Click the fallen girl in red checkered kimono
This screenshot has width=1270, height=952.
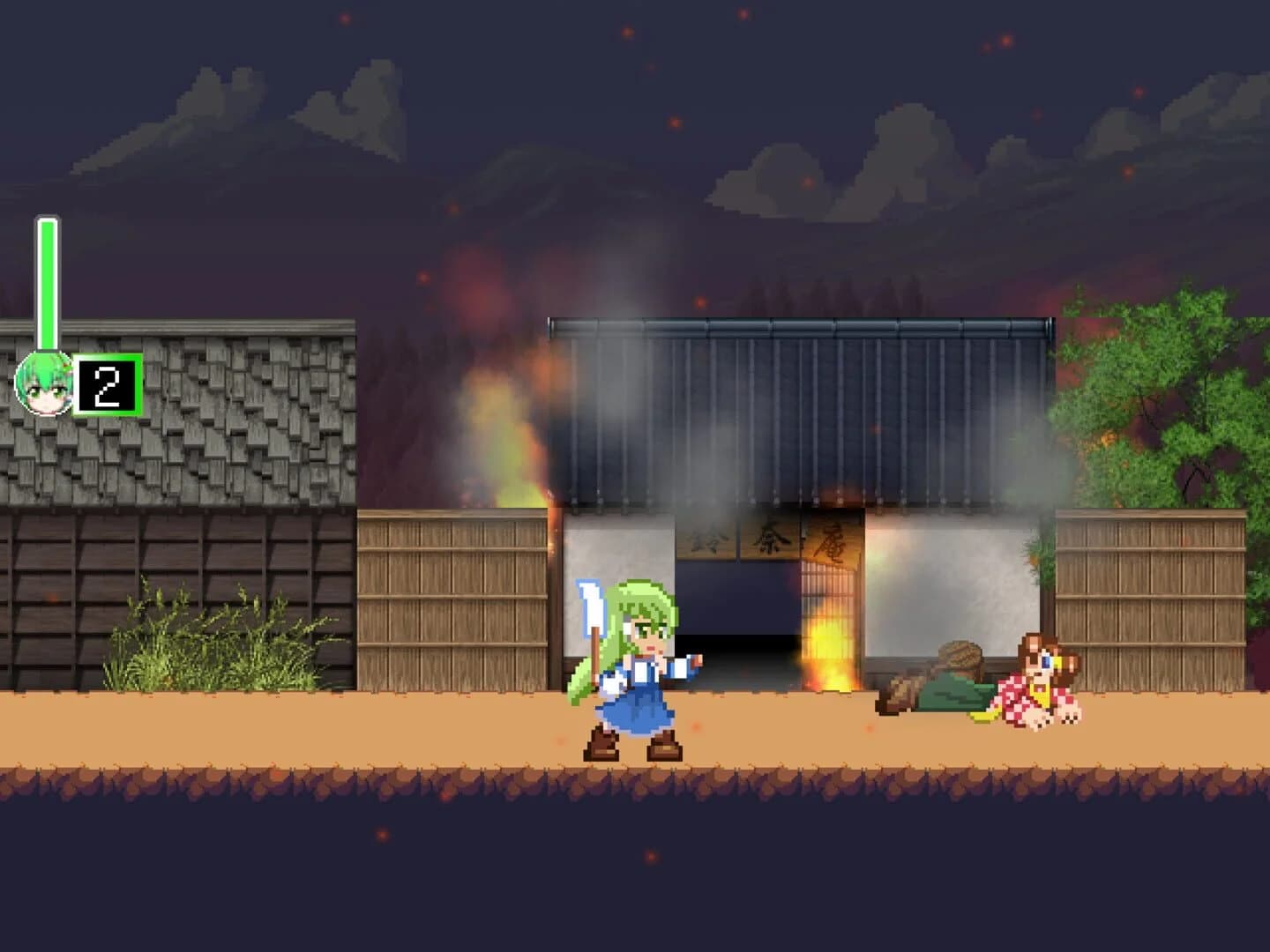coord(1041,692)
